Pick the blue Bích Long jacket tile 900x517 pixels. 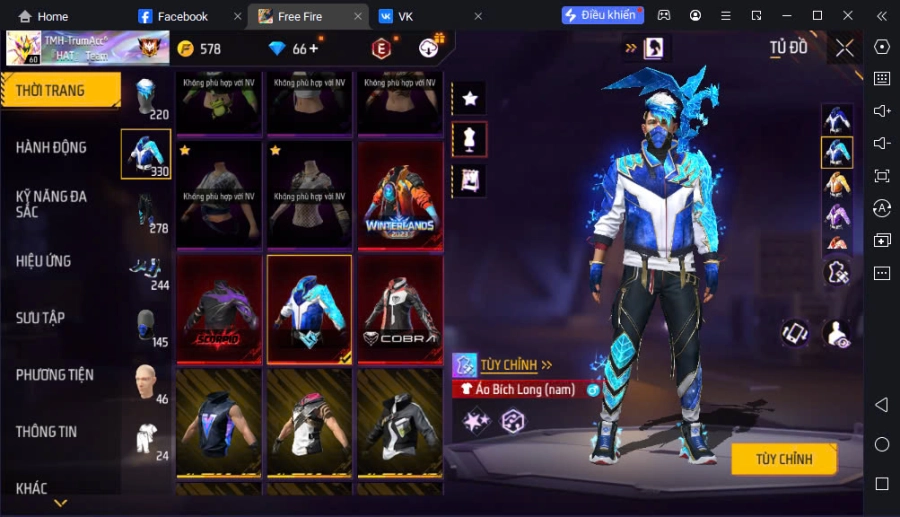[309, 308]
